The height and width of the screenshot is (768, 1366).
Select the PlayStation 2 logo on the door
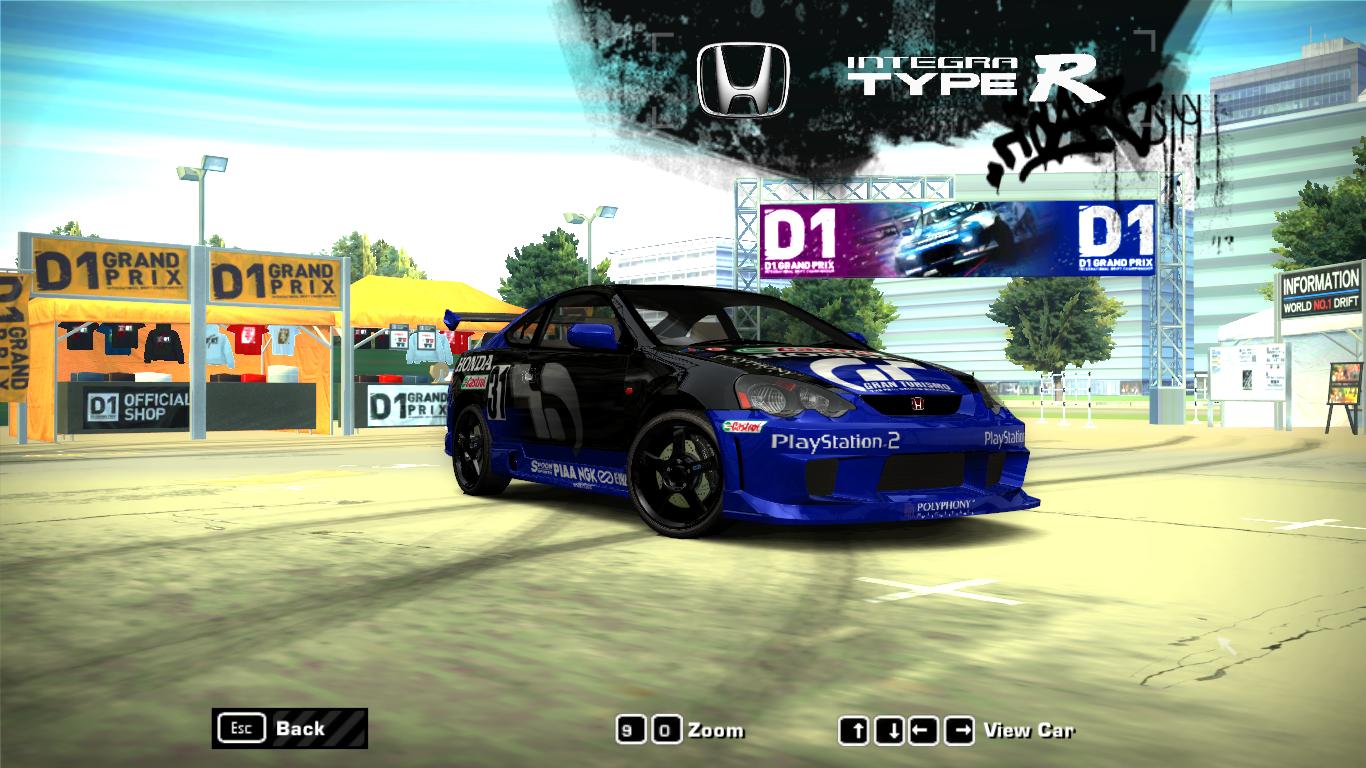click(836, 440)
